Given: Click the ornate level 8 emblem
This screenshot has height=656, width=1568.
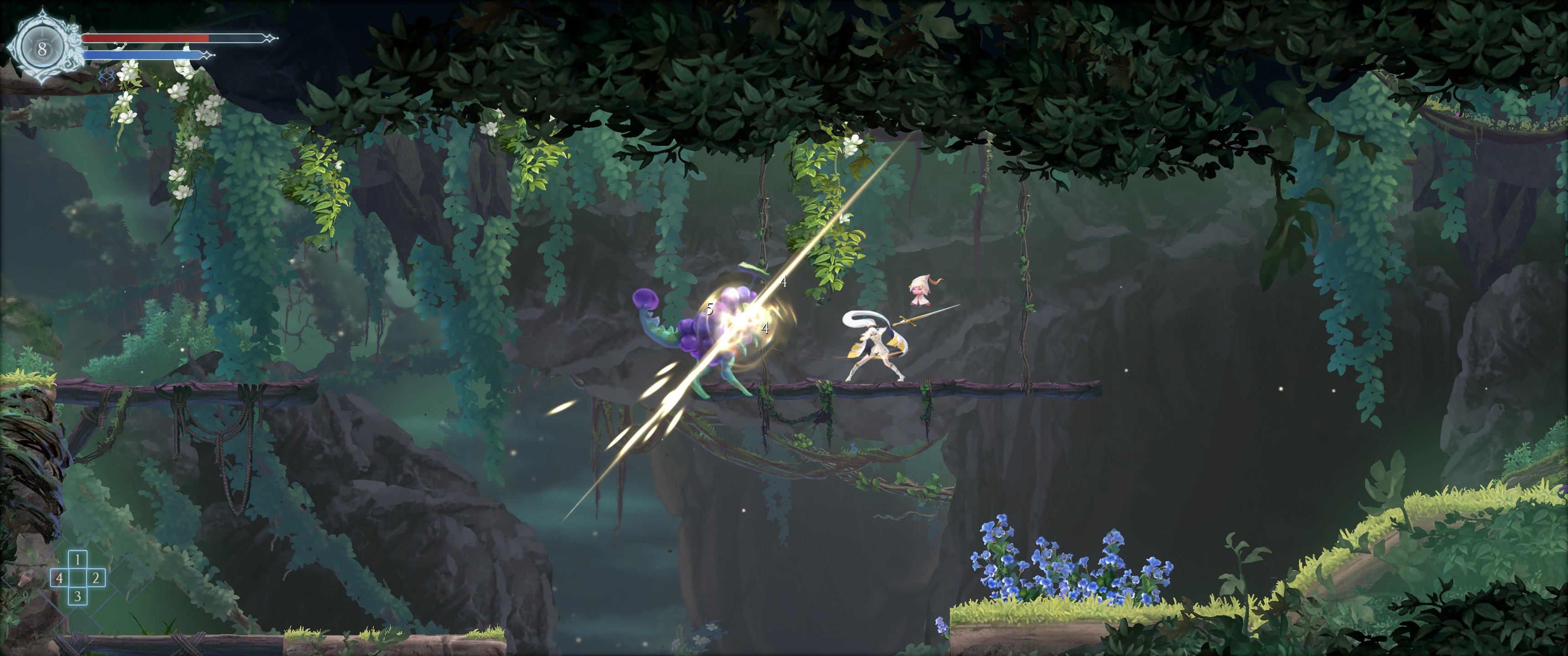Looking at the screenshot, I should click(x=42, y=48).
